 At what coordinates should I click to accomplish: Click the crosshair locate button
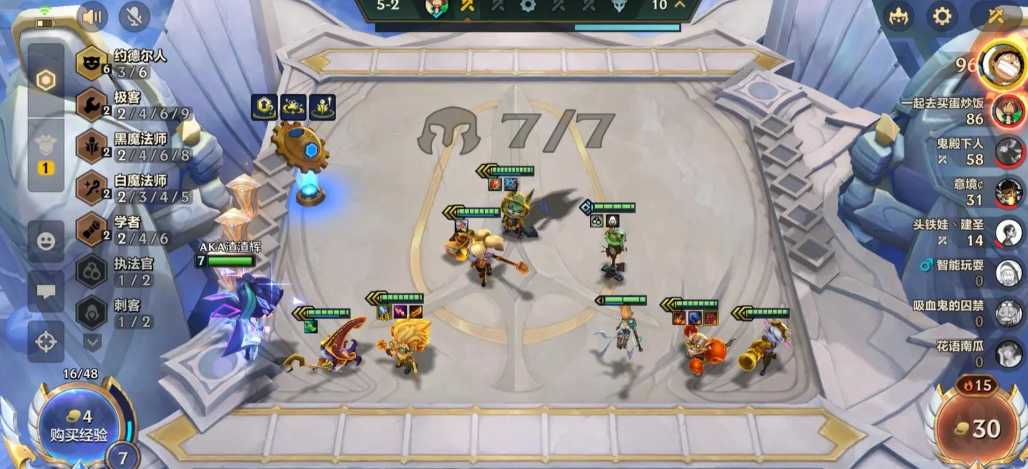pyautogui.click(x=45, y=341)
